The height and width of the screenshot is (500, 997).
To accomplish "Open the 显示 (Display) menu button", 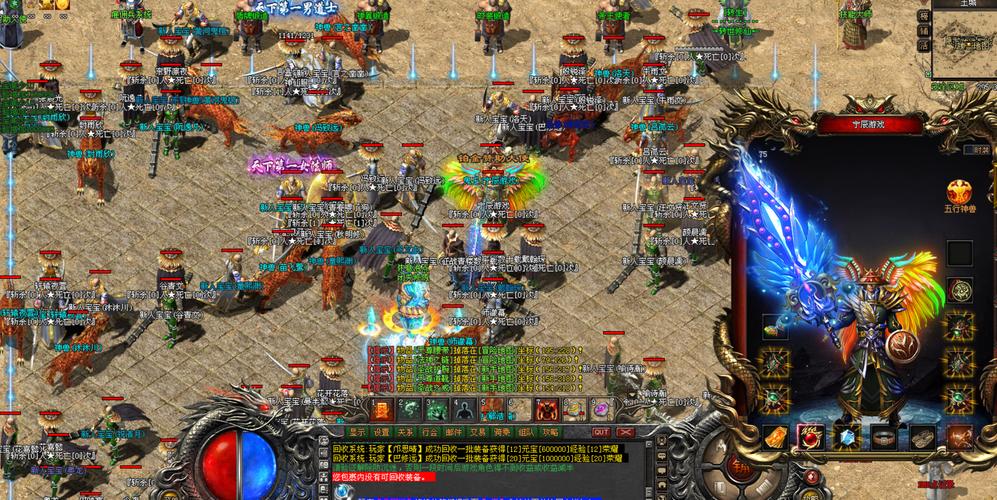I will click(x=357, y=432).
